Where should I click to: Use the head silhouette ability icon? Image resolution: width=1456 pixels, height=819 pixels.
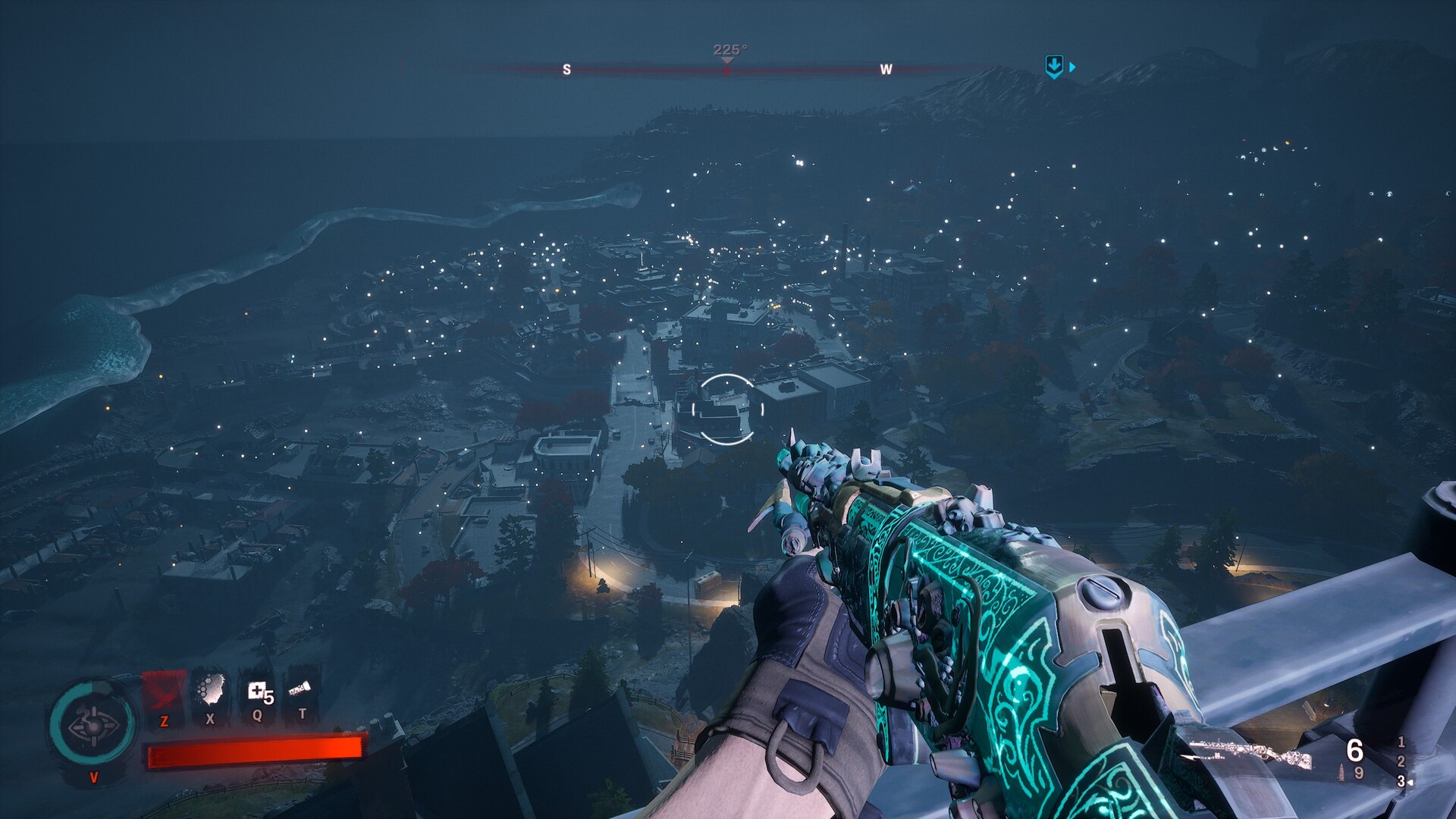click(210, 690)
